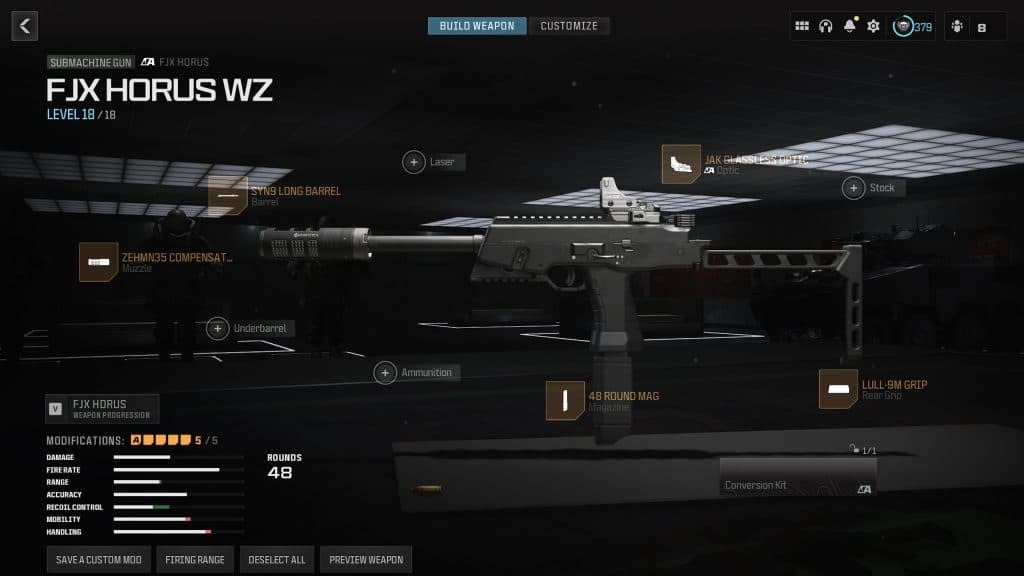Add an Ammunition attachment
Image resolution: width=1024 pixels, height=576 pixels.
click(x=385, y=373)
